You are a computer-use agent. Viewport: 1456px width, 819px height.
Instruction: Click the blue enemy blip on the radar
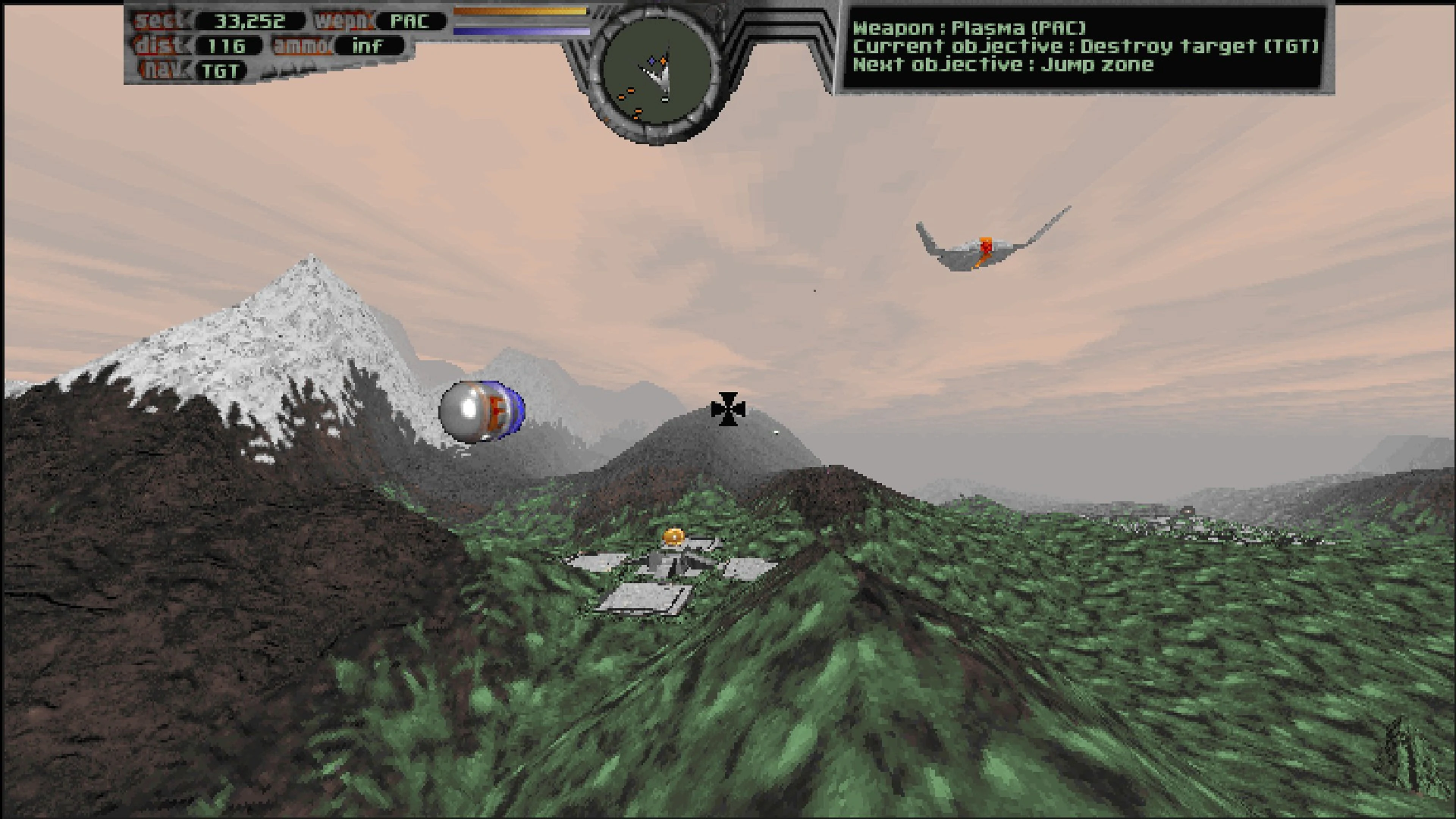652,61
